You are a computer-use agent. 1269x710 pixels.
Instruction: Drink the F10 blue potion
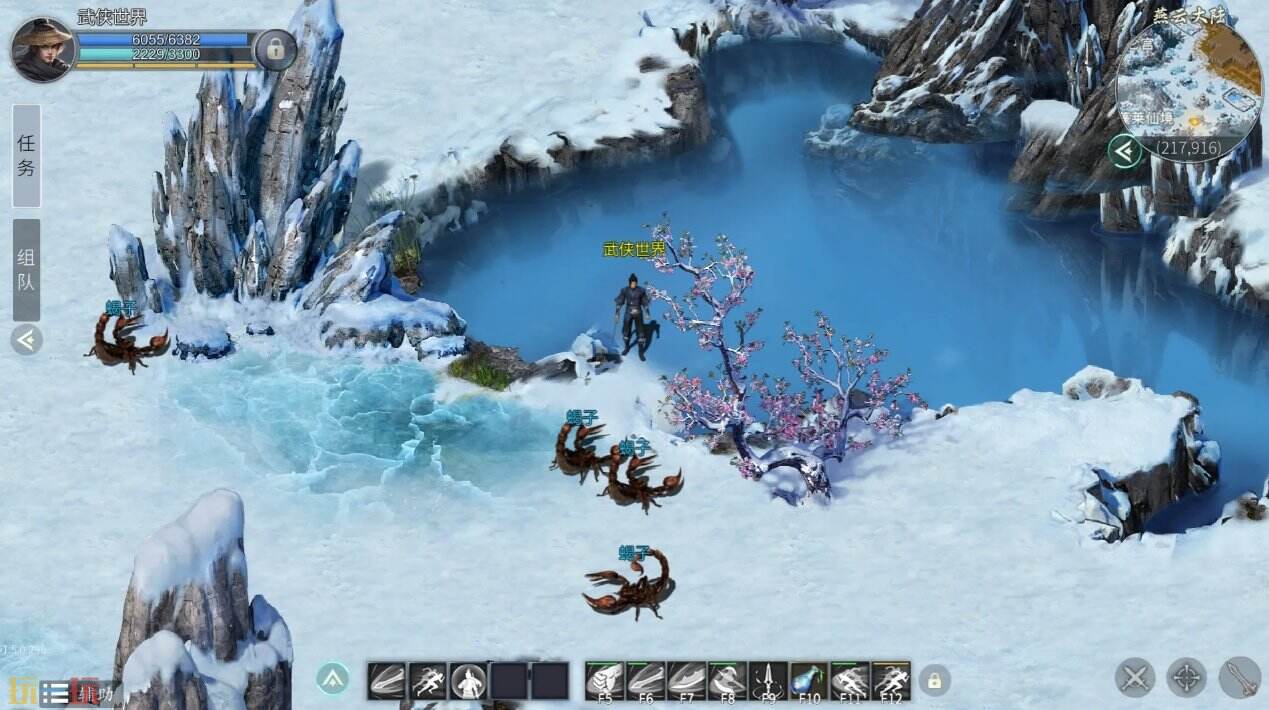(x=809, y=681)
